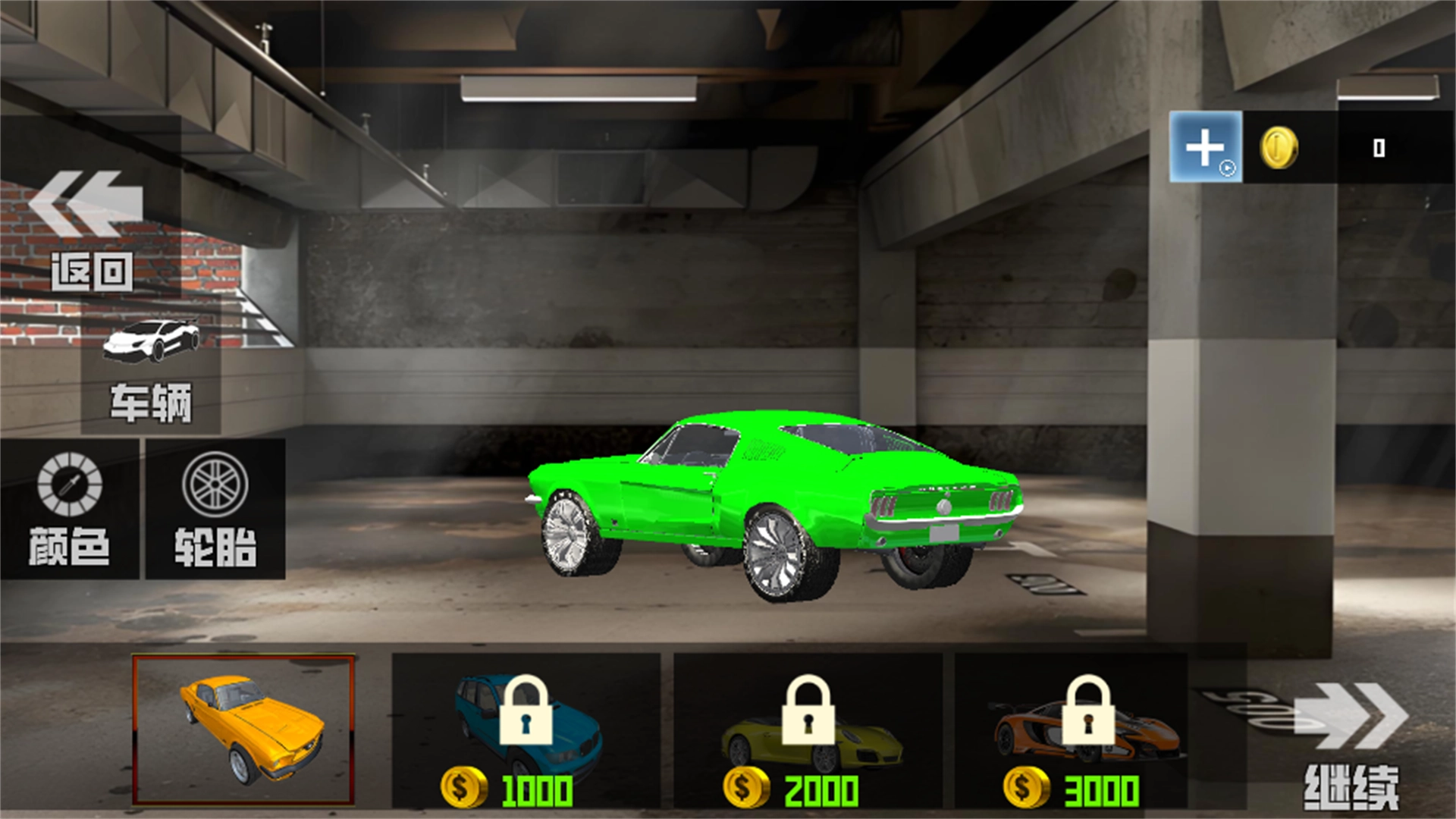
Task: Open the 颜色 color customization
Action: (69, 510)
